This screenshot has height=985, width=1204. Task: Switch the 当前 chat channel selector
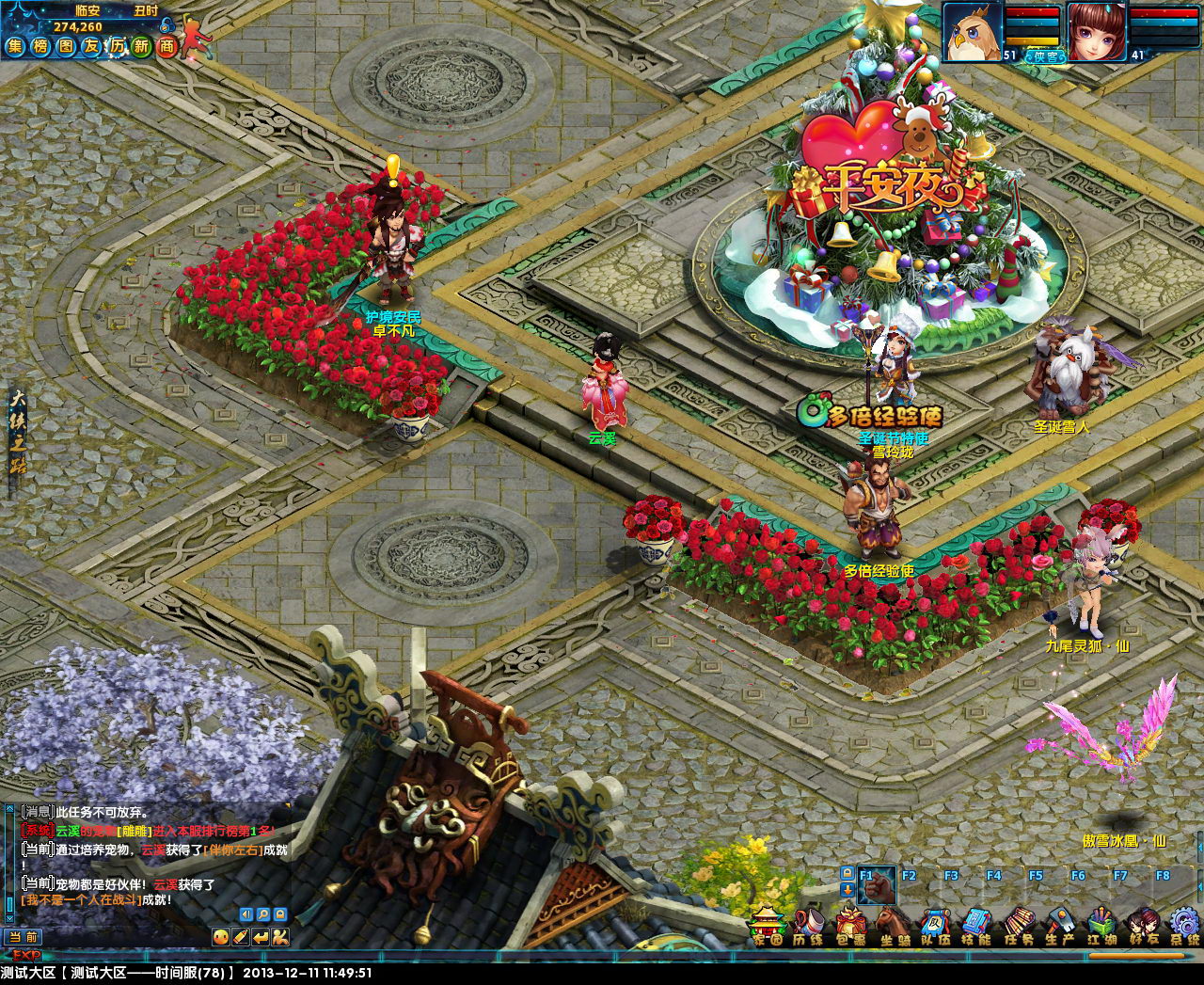click(24, 937)
